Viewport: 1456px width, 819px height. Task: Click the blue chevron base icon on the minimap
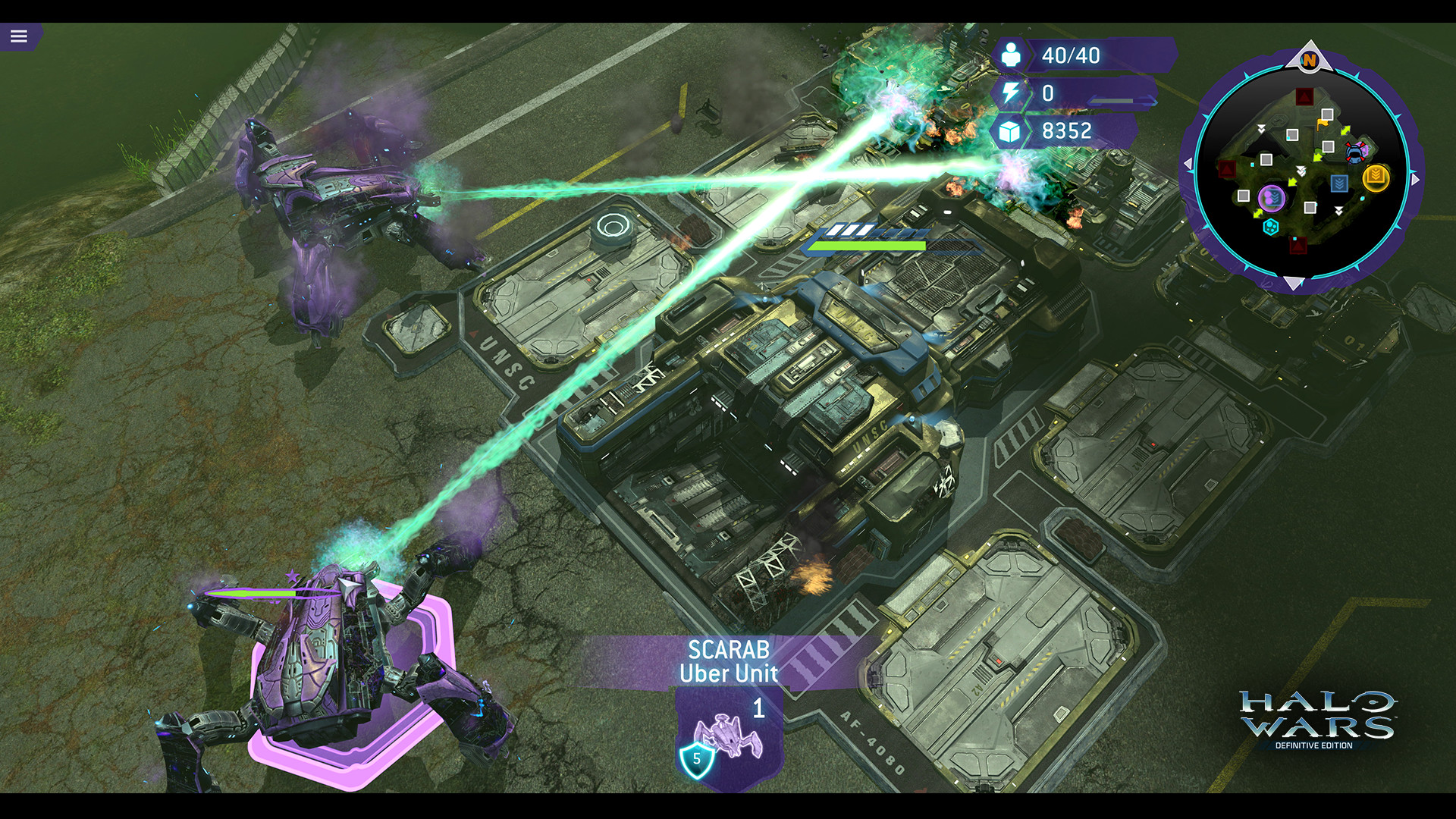coord(1339,182)
